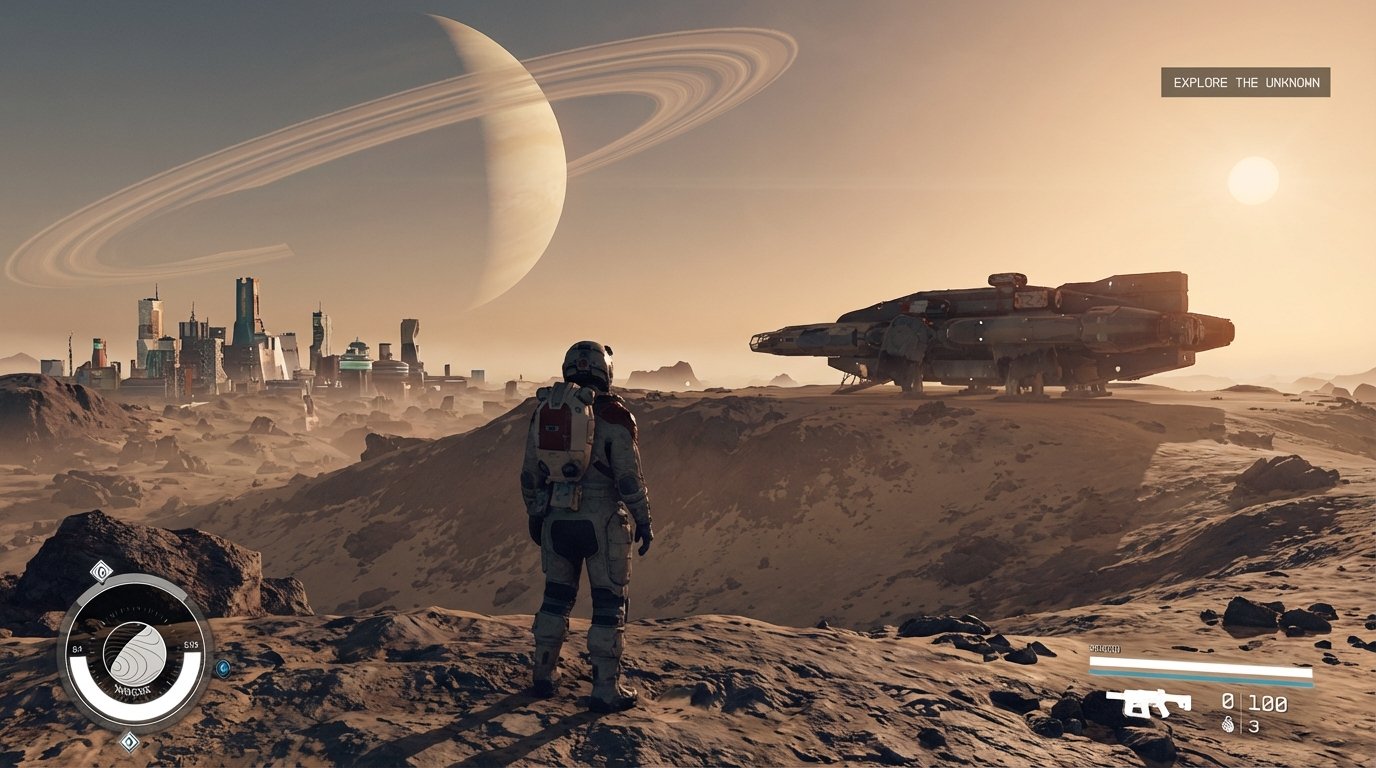Expand the location label under the planet dial
This screenshot has height=768, width=1376.
(132, 690)
